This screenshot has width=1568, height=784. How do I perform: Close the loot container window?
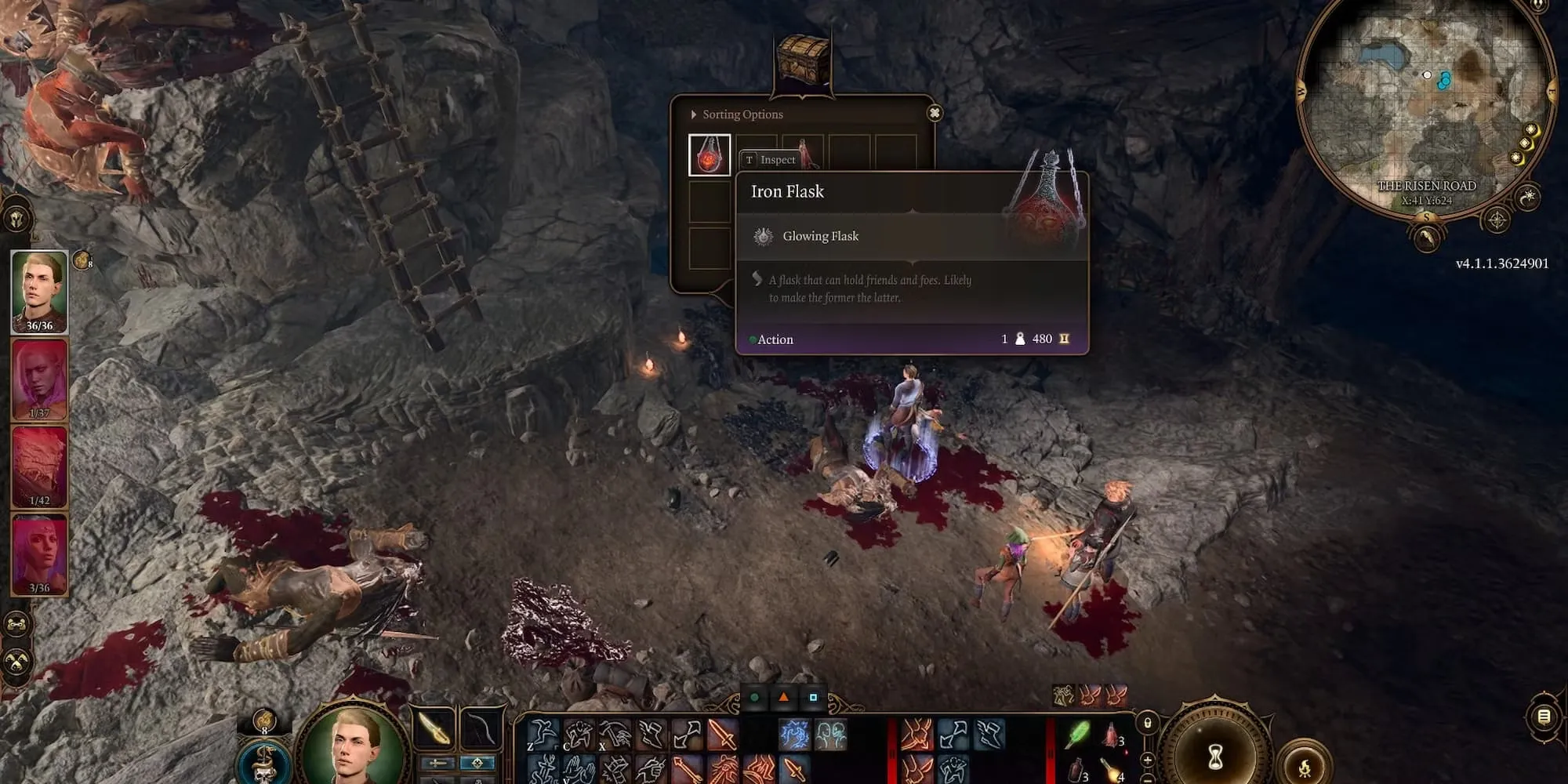(934, 113)
